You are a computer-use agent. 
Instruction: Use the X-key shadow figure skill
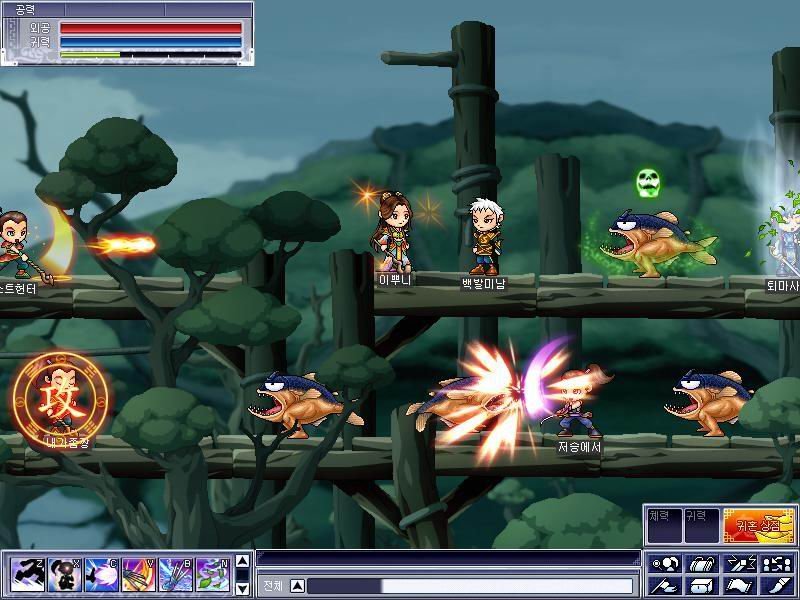65,575
